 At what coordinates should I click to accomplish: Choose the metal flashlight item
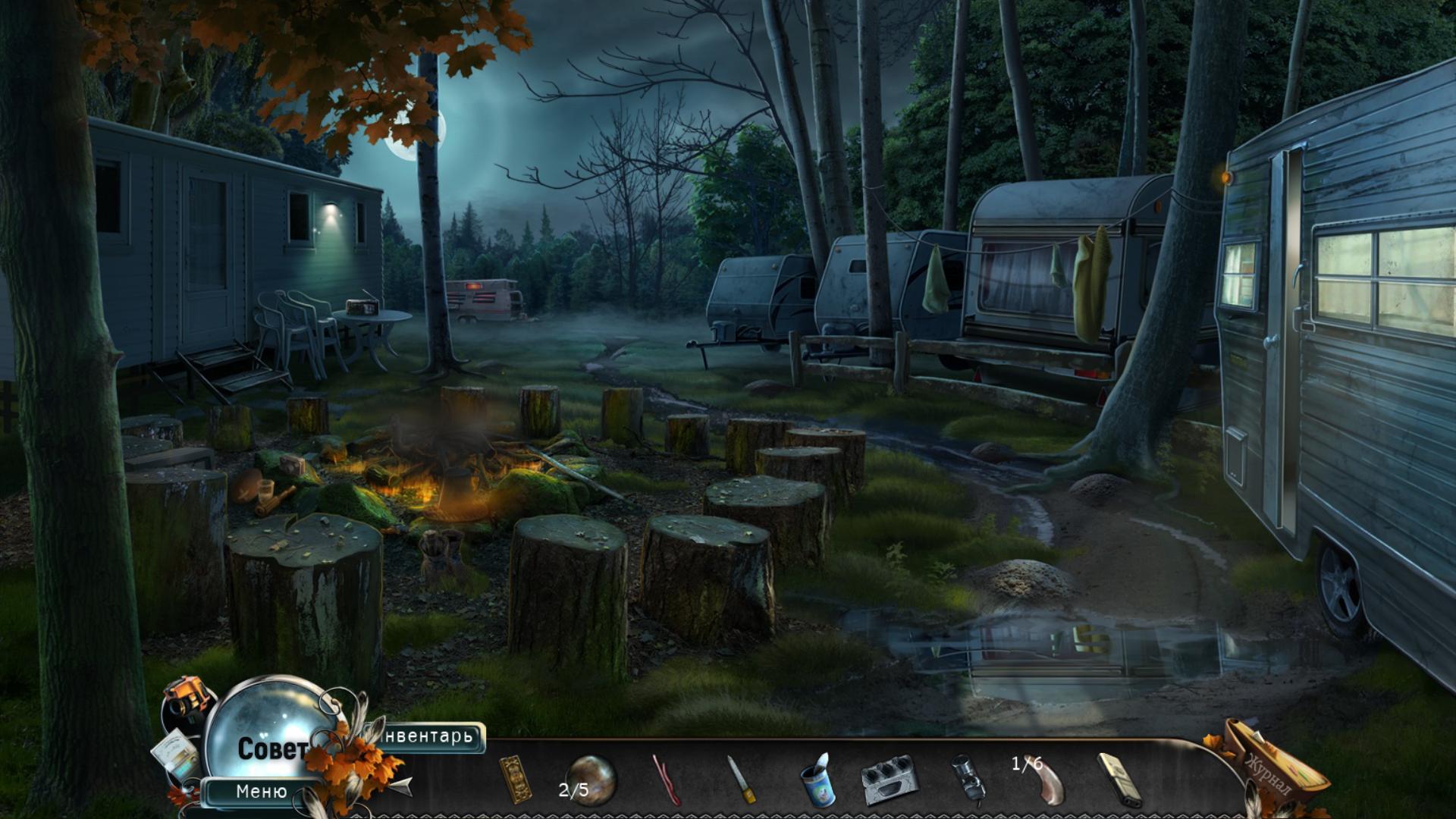coord(966,777)
